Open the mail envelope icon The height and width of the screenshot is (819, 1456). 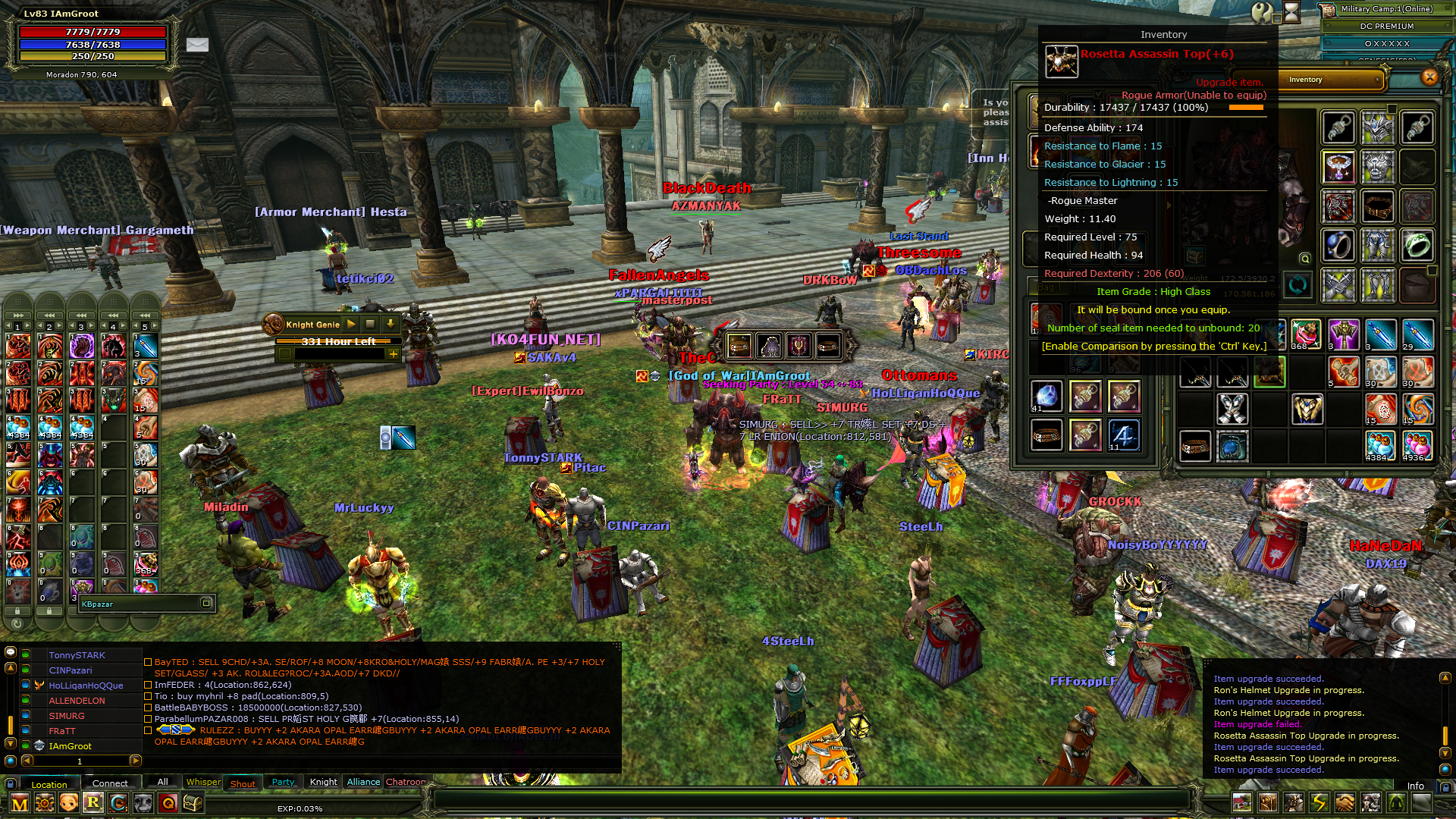coord(197,45)
